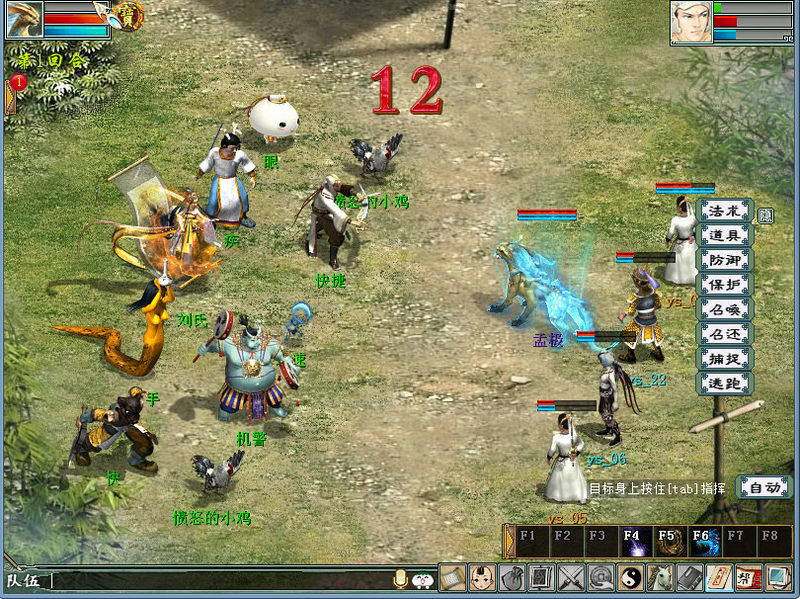The width and height of the screenshot is (800, 599).
Task: Click the 寶 treasure emblem icon
Action: (128, 15)
